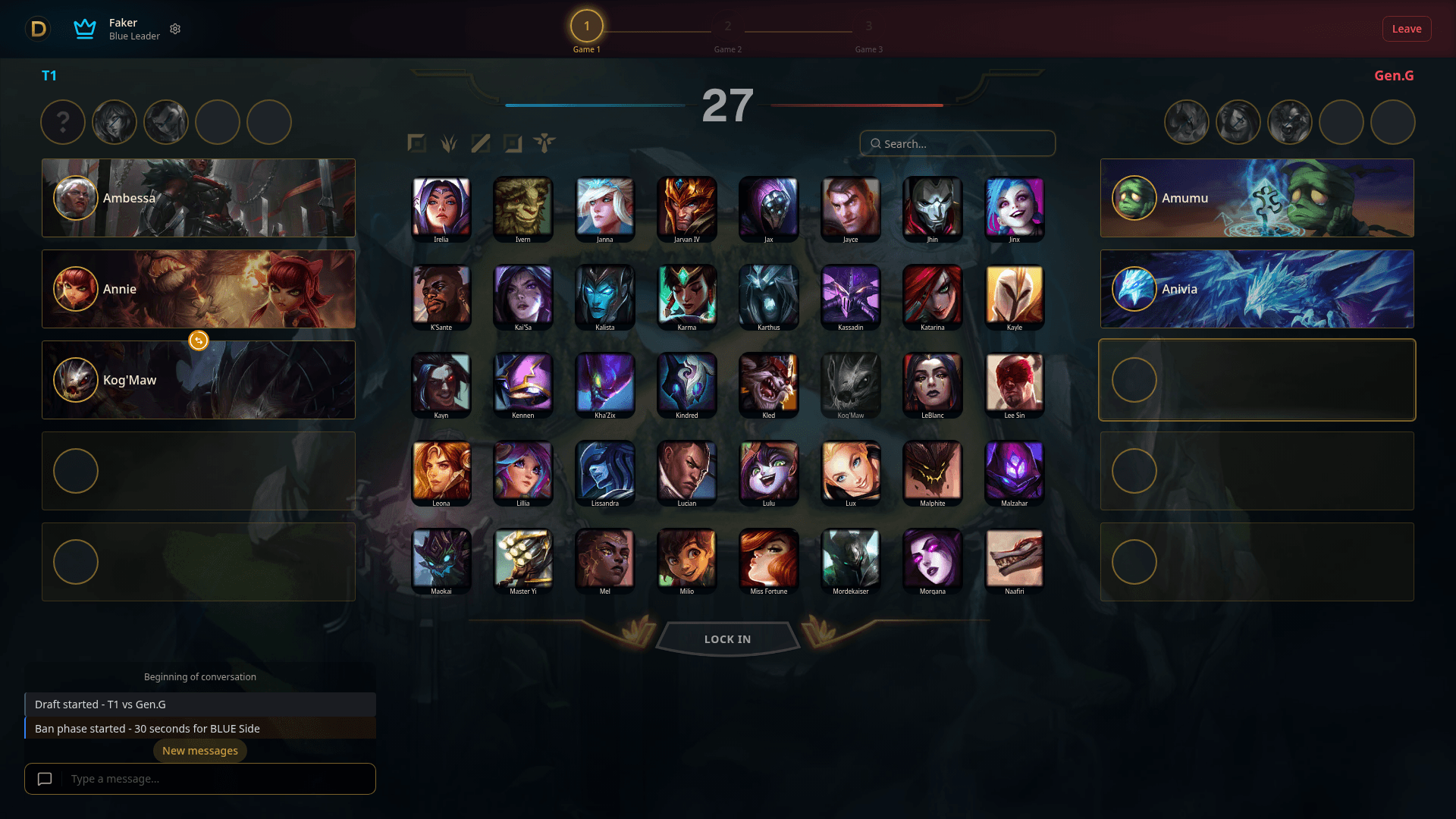Select Jinx from the champion grid

point(1014,209)
